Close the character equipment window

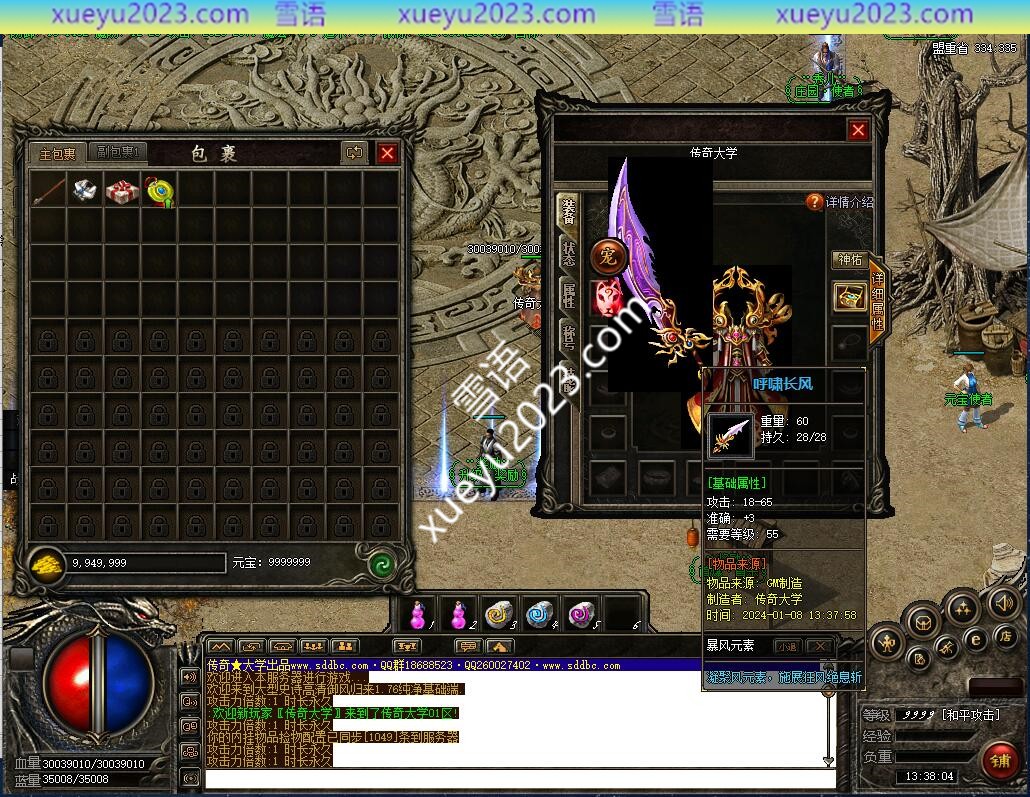(x=858, y=130)
